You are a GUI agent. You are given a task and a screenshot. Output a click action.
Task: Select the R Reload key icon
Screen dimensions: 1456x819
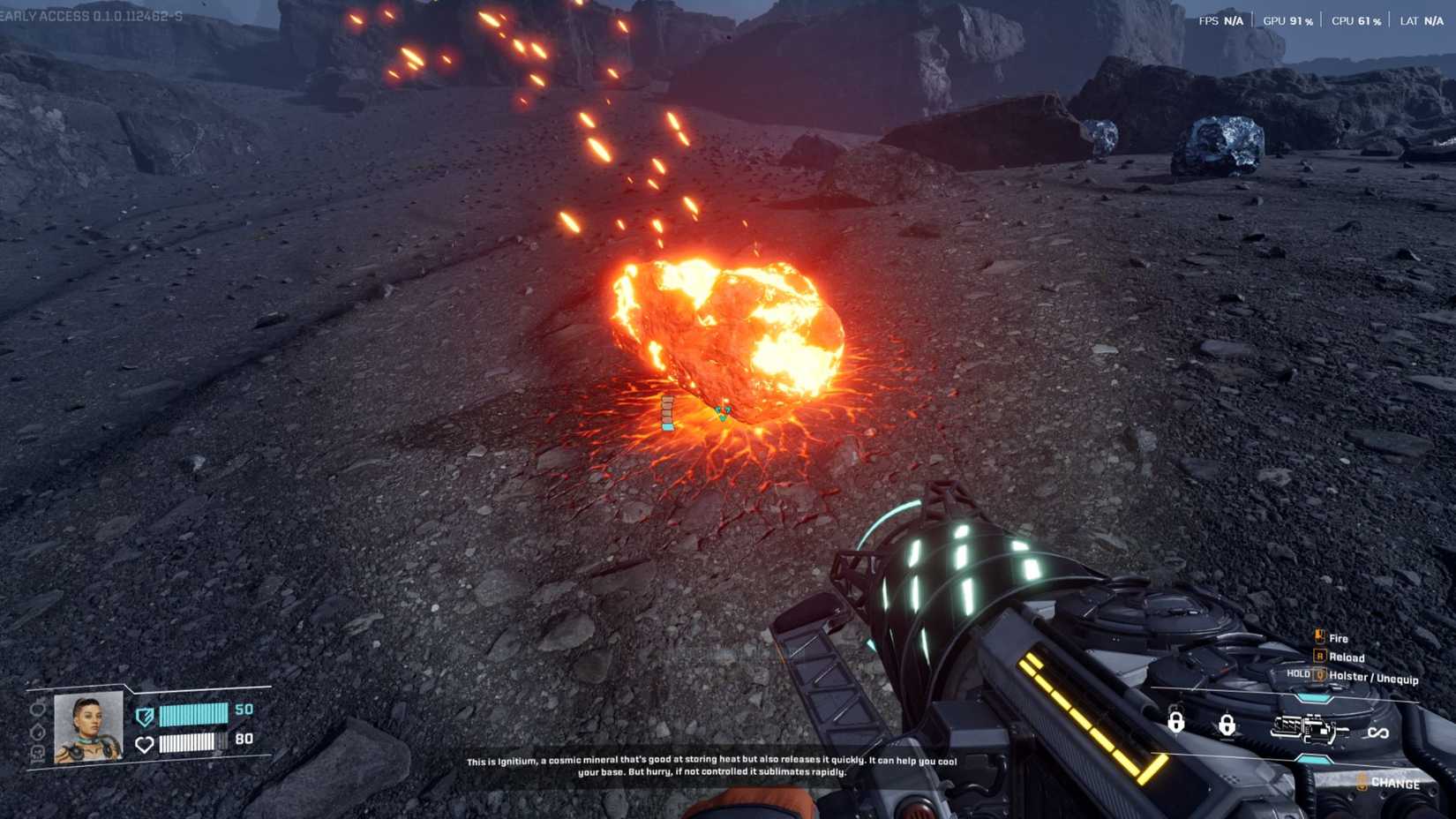pyautogui.click(x=1319, y=657)
